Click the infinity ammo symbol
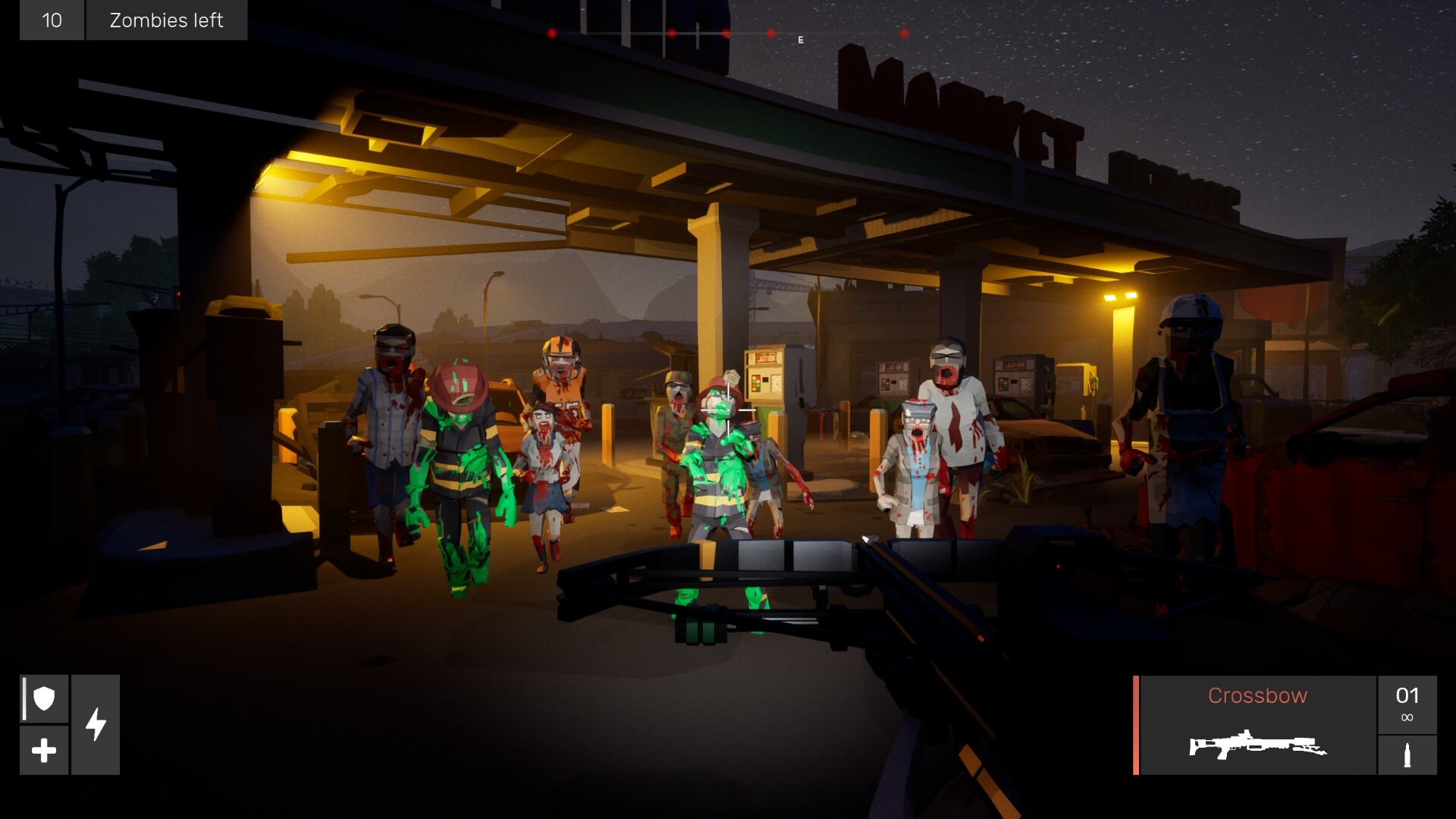The width and height of the screenshot is (1456, 819). [1407, 717]
